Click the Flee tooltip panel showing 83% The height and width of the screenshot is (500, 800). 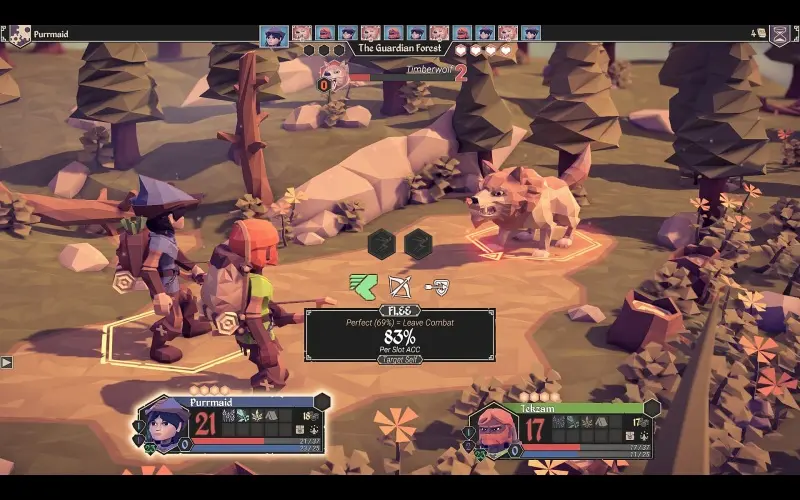tap(399, 335)
